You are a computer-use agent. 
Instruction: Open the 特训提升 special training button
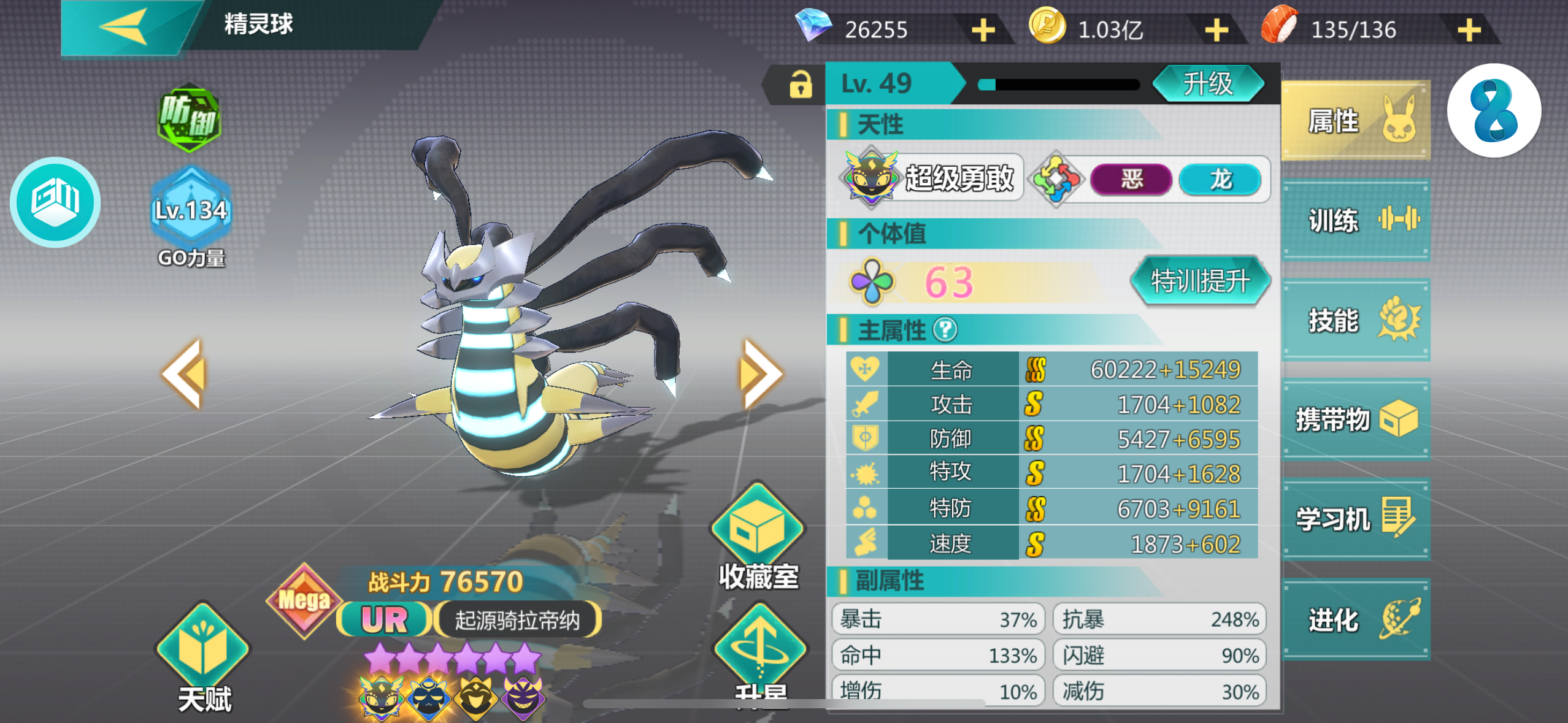click(x=1200, y=281)
